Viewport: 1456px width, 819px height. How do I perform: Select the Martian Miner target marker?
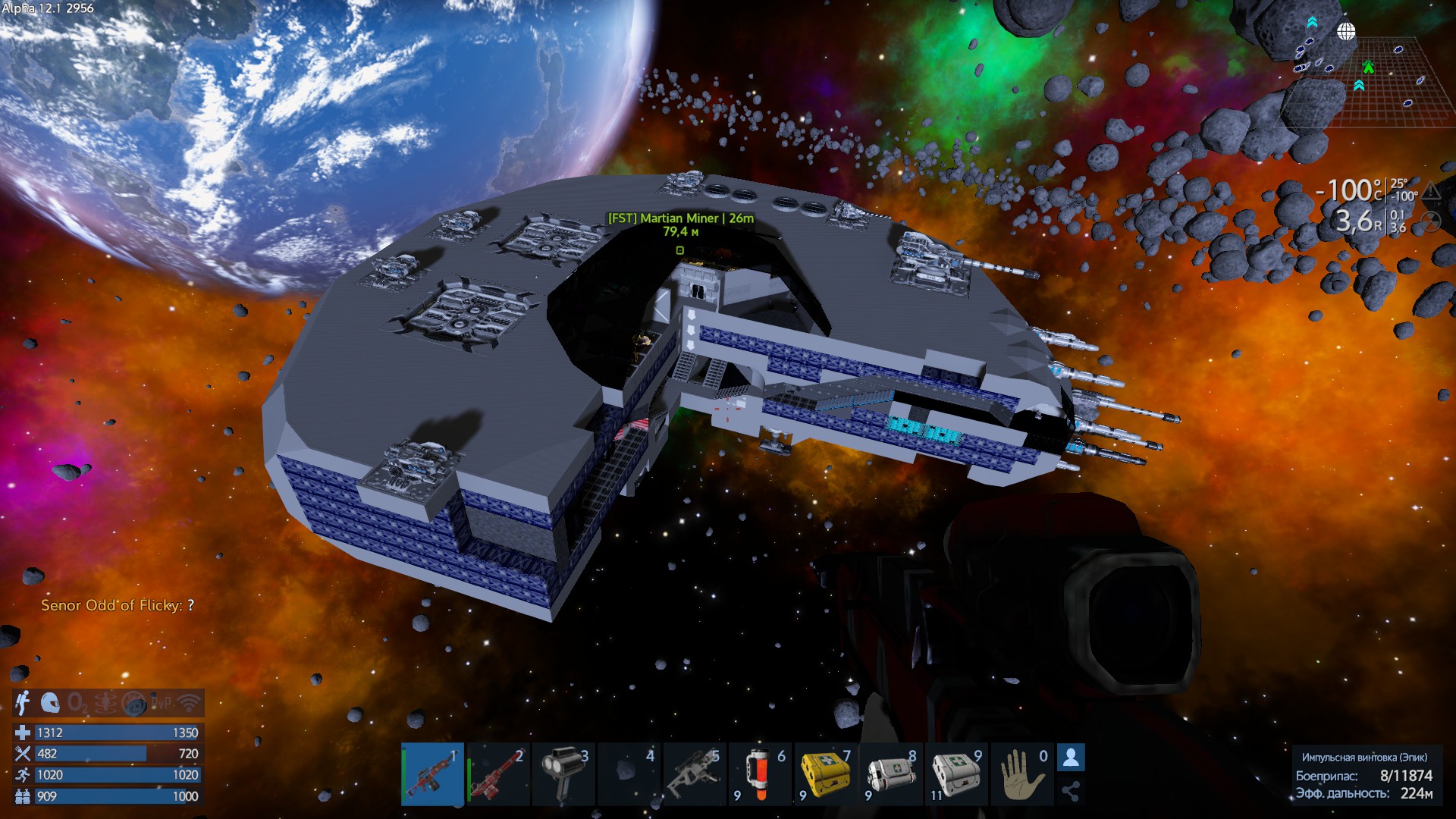(x=680, y=250)
